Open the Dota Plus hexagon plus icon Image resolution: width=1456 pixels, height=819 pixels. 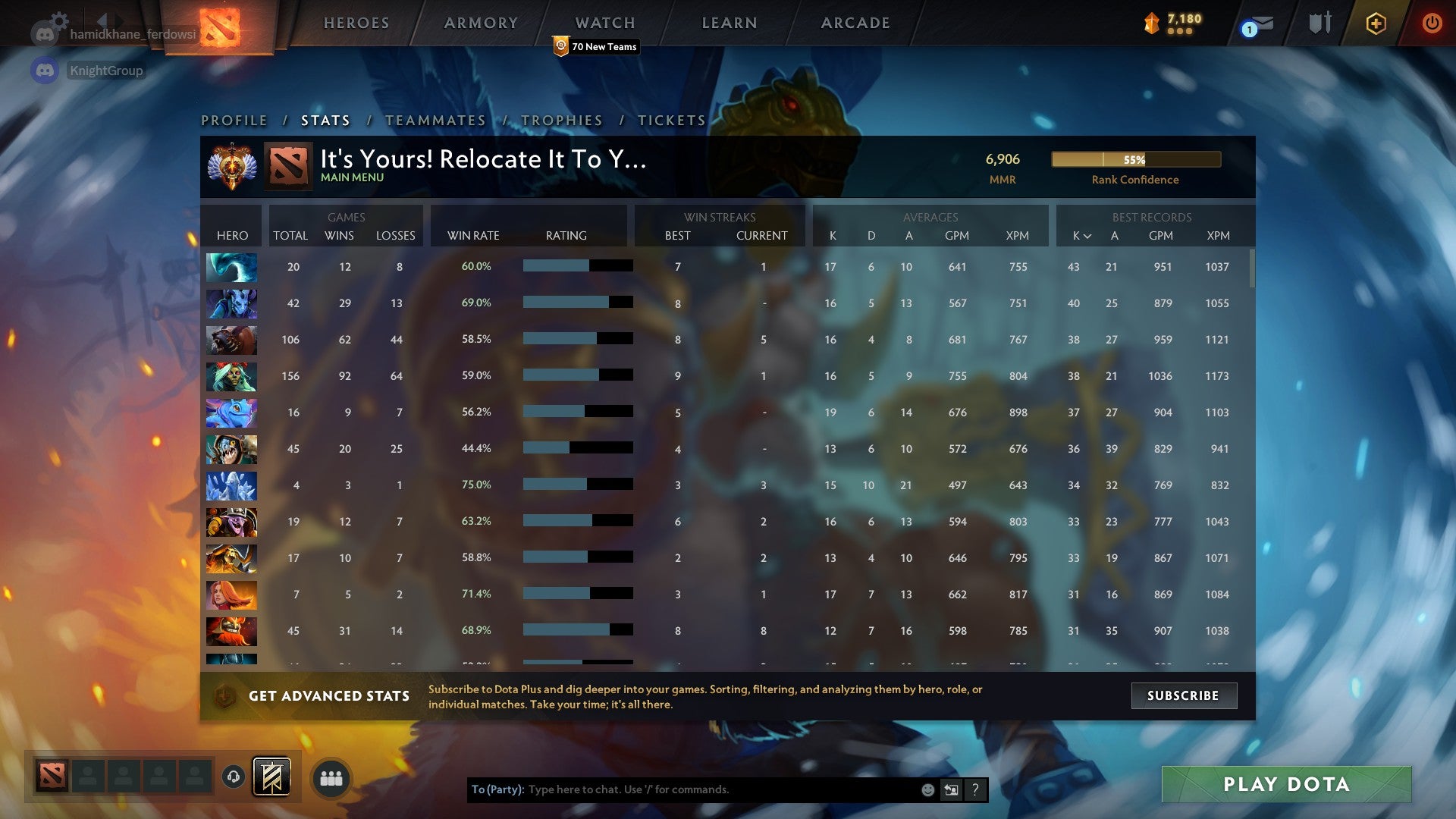[1376, 24]
